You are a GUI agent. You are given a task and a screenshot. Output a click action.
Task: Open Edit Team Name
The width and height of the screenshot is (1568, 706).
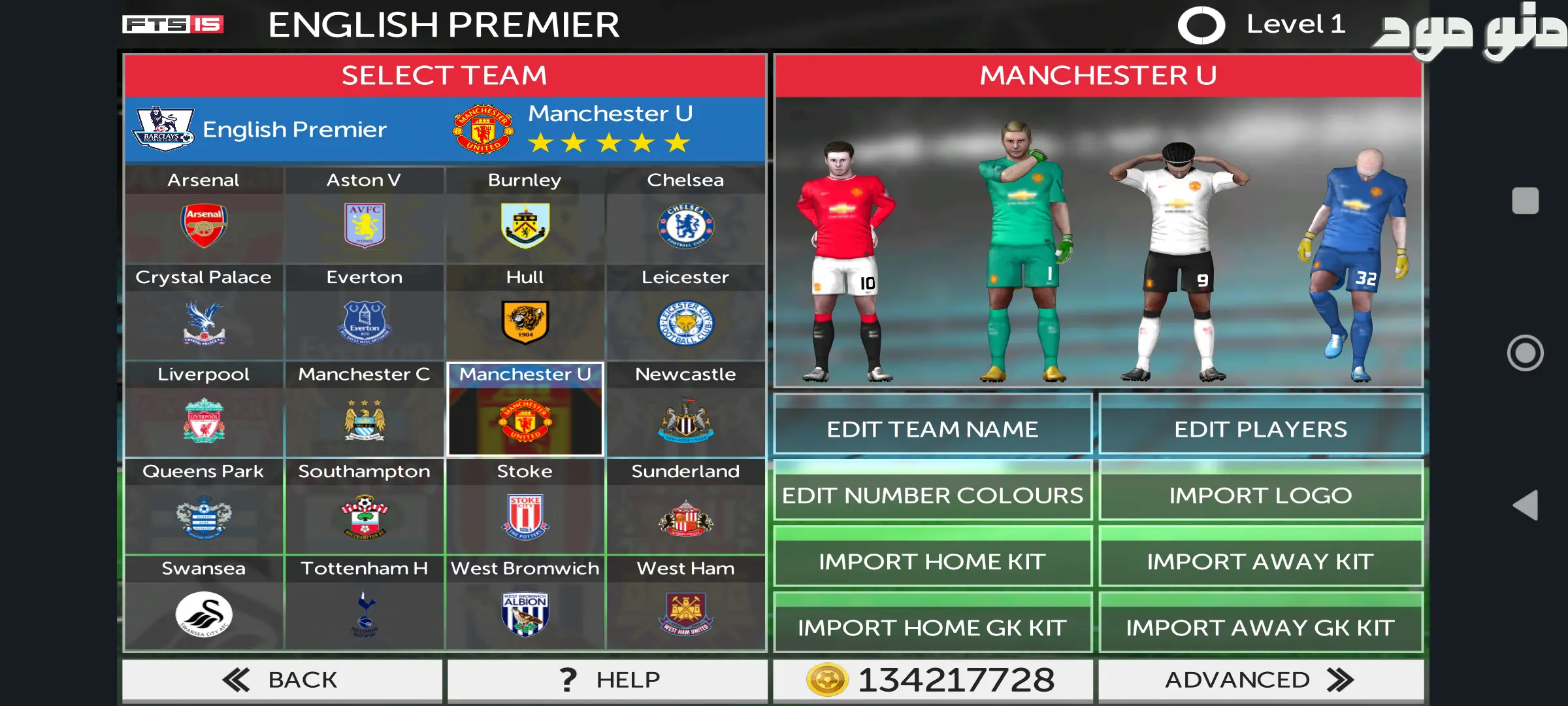[932, 429]
